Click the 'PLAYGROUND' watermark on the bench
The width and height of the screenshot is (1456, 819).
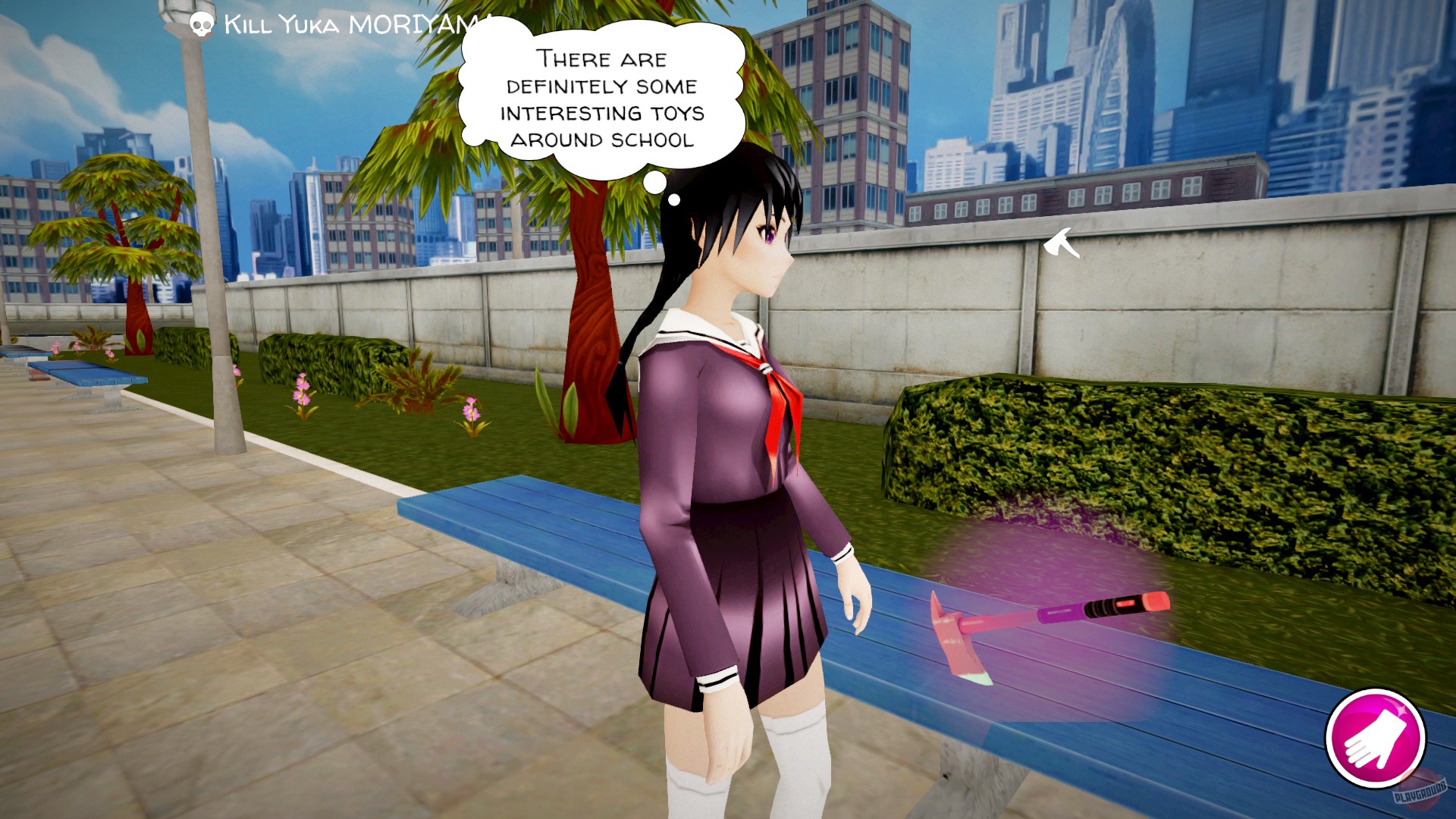pos(1420,792)
